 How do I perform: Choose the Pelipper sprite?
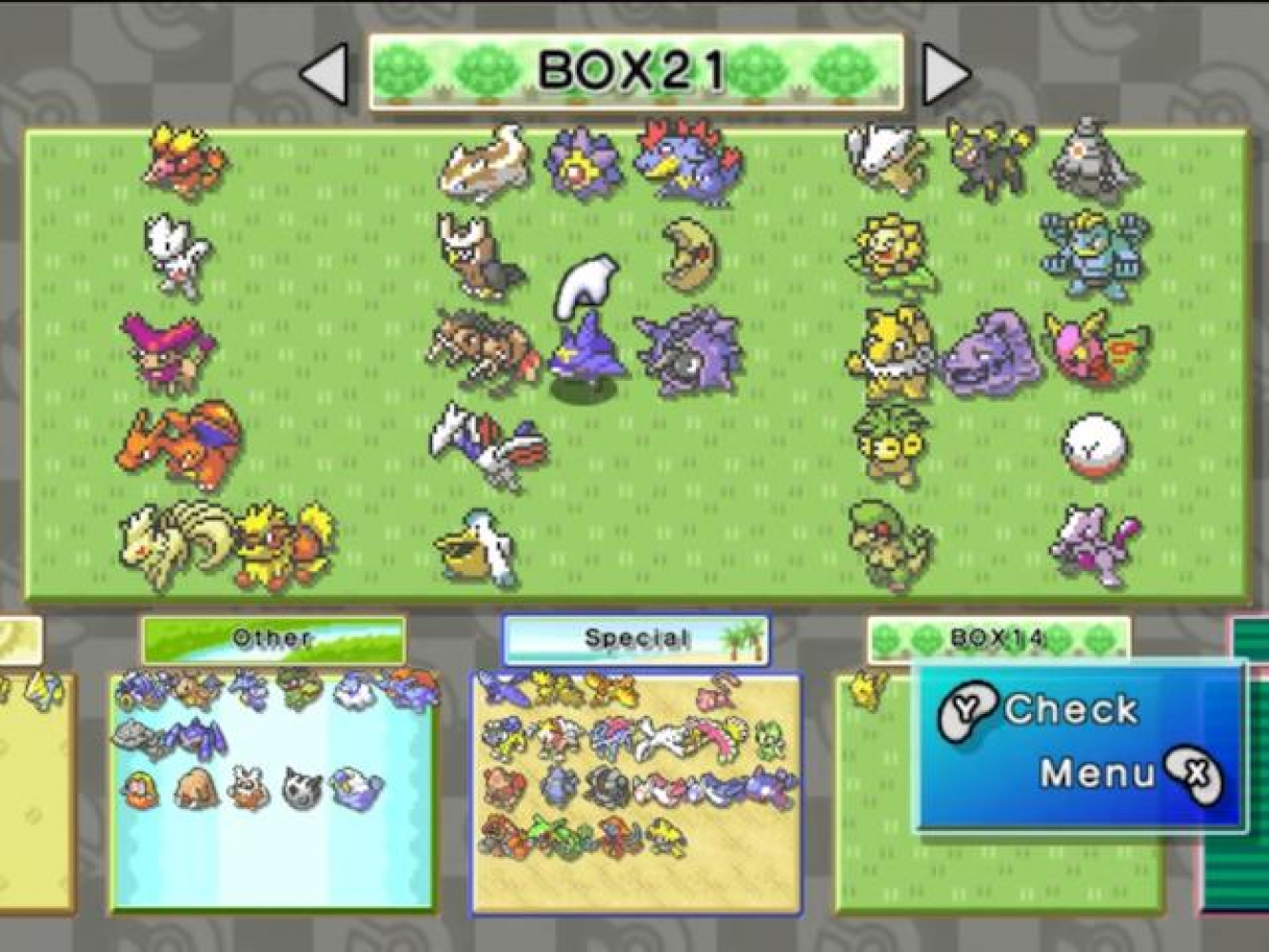476,547
